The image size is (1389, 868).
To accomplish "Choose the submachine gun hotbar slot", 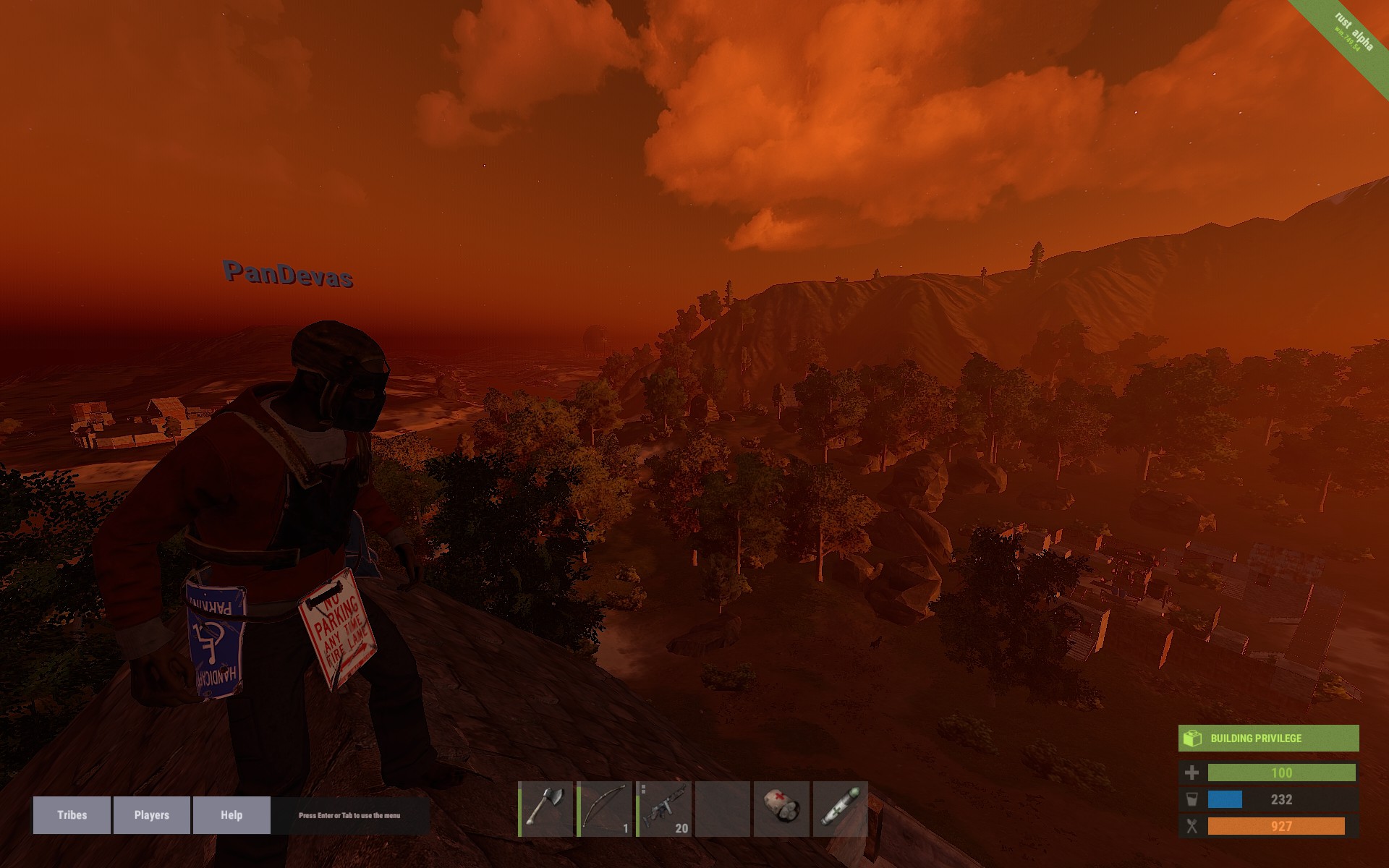I will pyautogui.click(x=664, y=809).
